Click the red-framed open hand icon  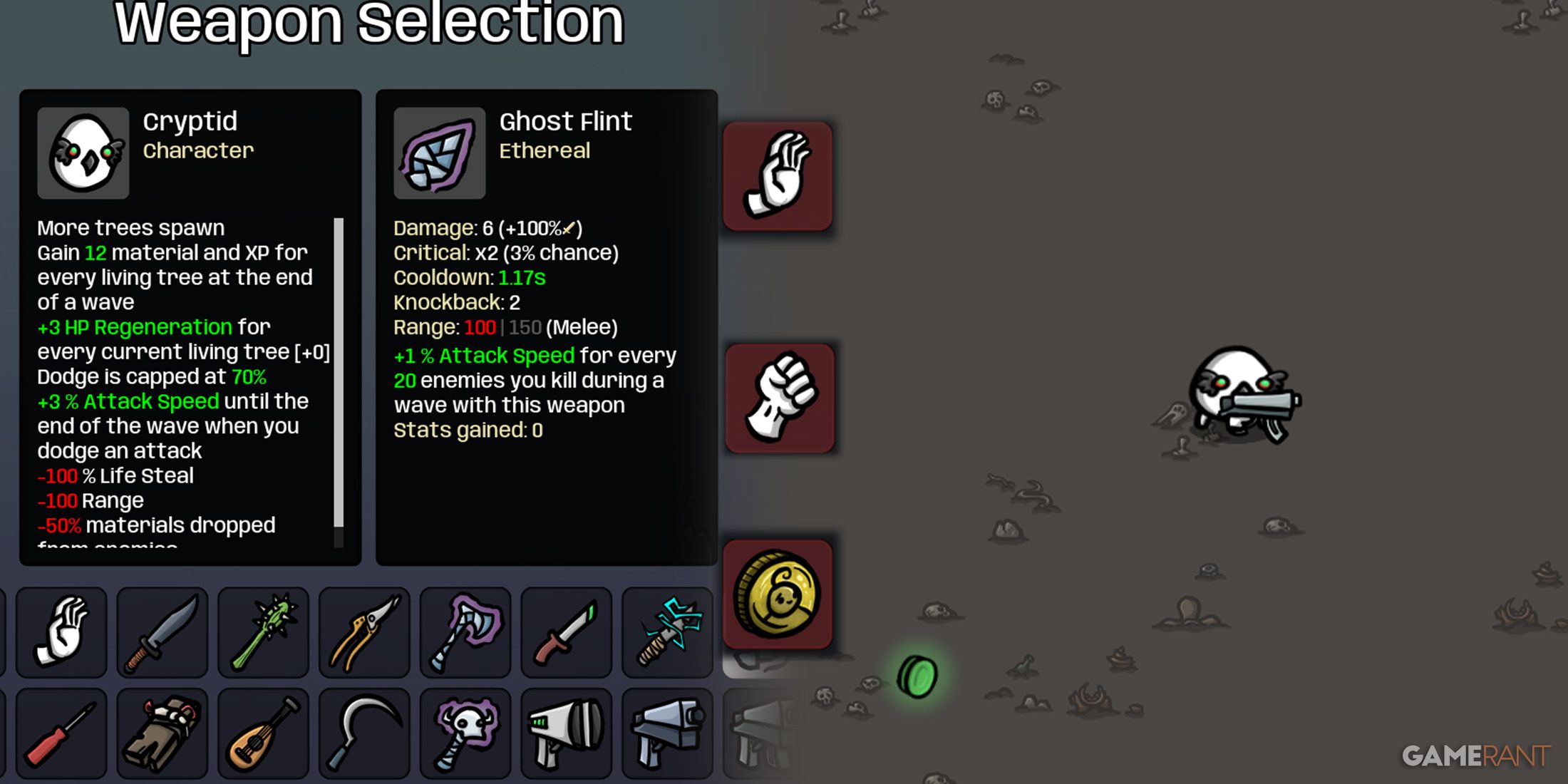tap(778, 176)
